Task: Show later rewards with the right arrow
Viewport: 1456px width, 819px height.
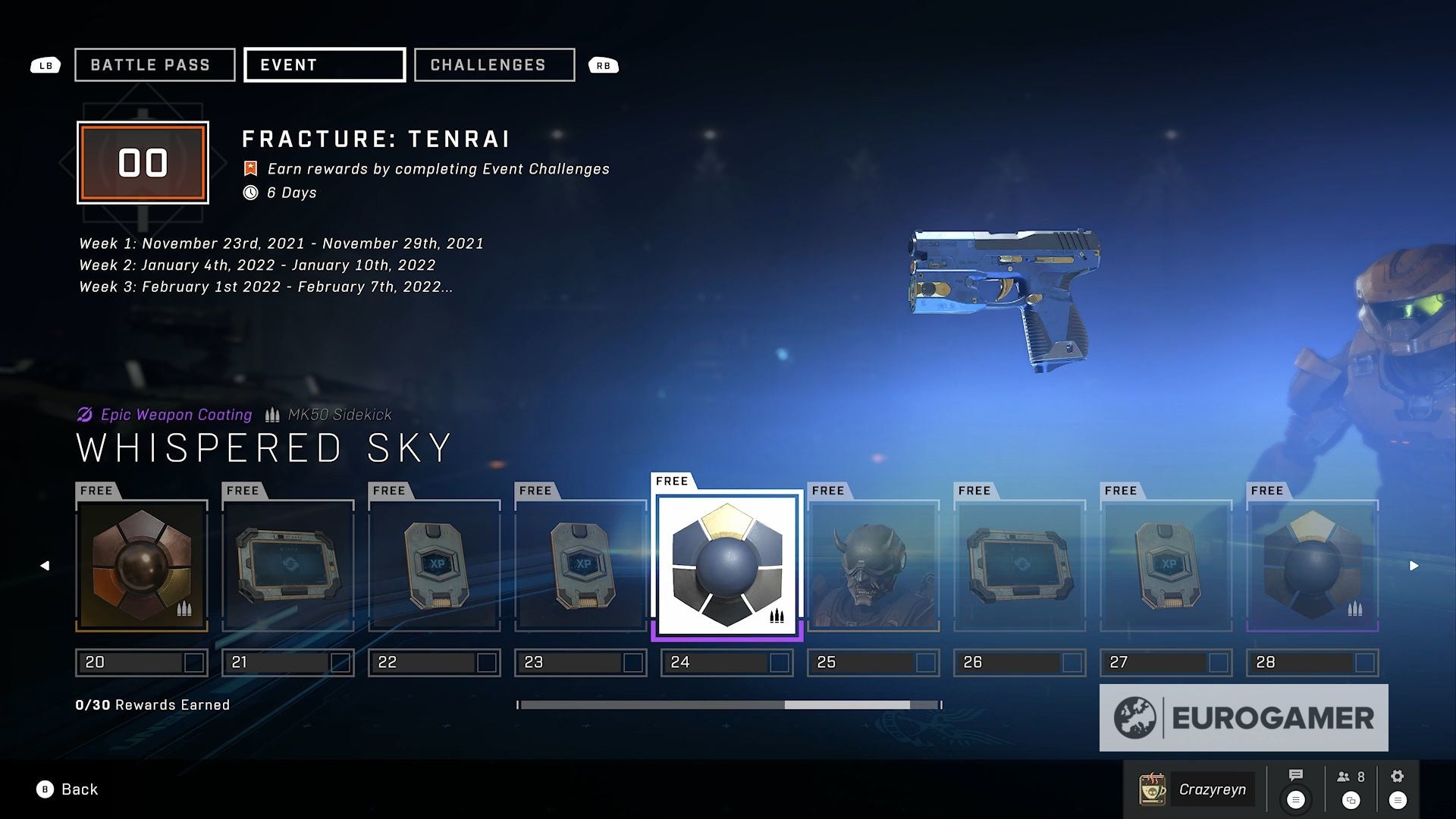Action: coord(1414,566)
